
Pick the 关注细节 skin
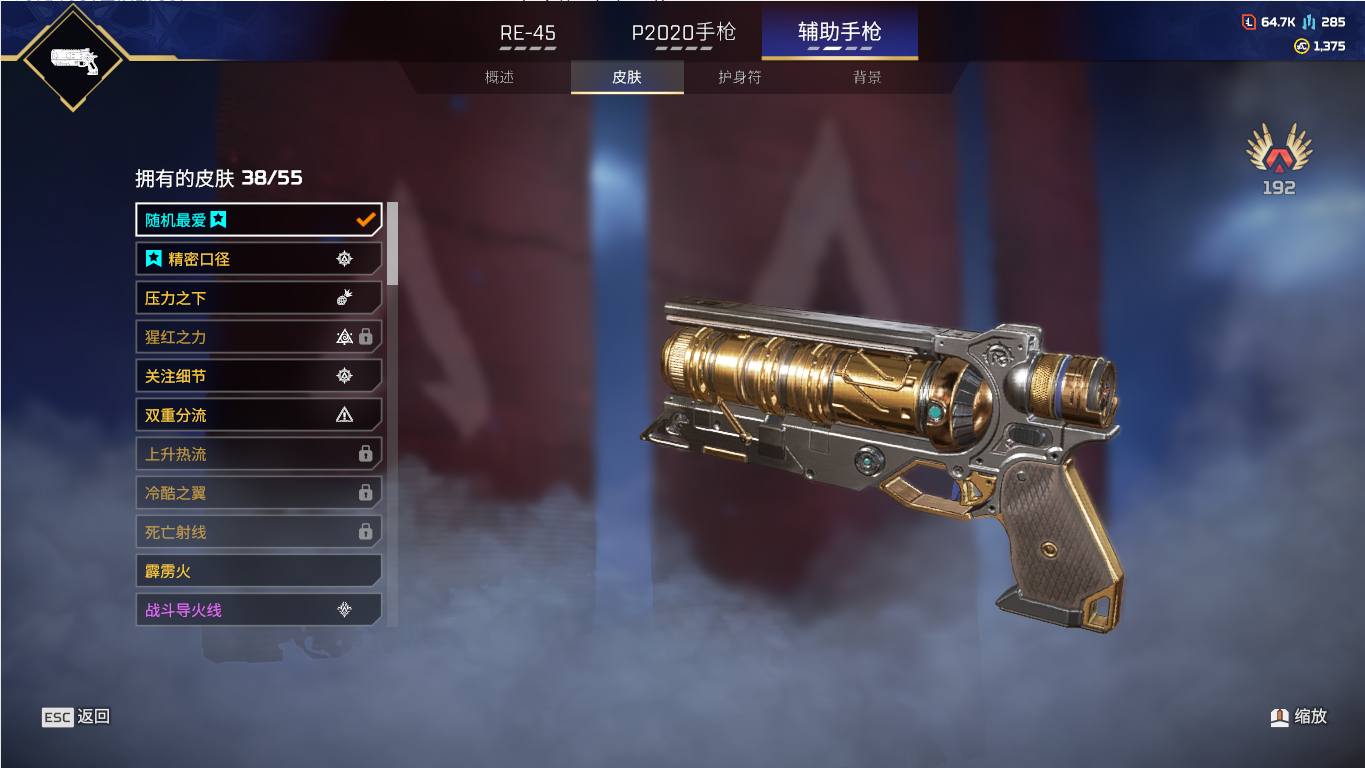pos(258,376)
